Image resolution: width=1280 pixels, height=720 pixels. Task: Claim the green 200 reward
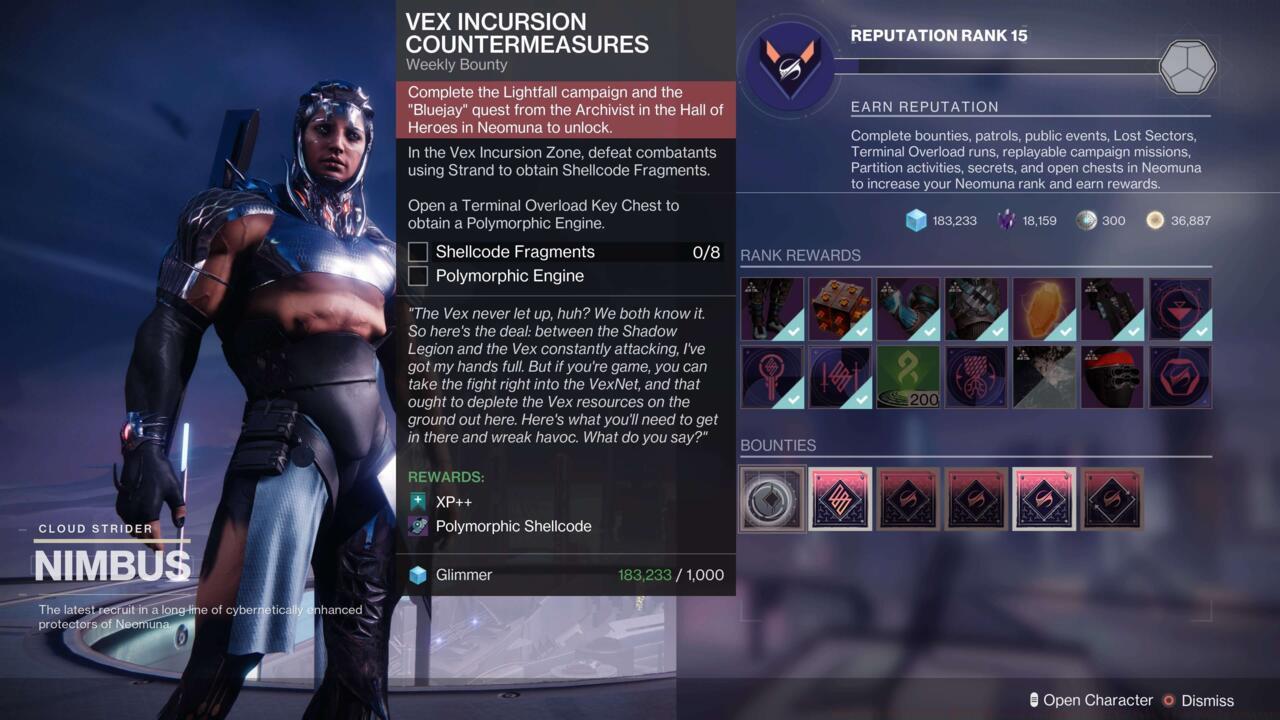coord(908,377)
